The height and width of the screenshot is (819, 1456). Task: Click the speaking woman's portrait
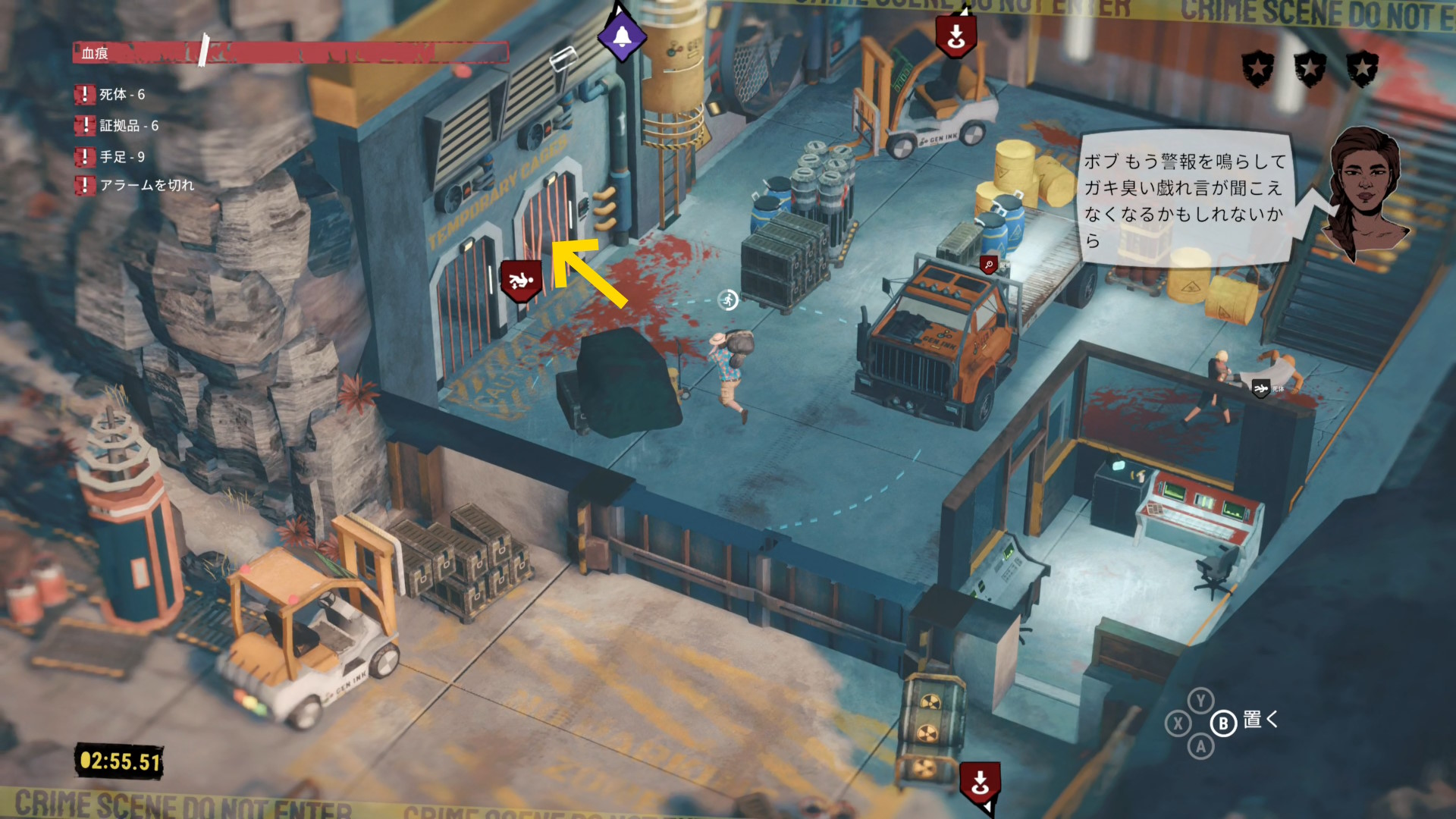click(x=1363, y=192)
